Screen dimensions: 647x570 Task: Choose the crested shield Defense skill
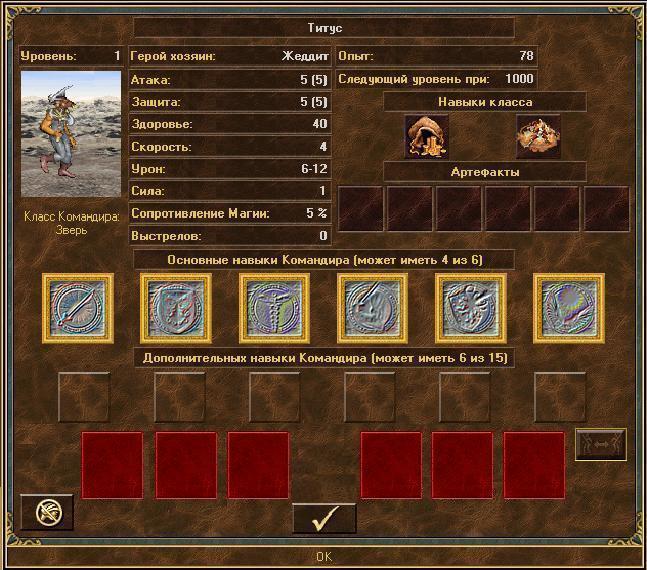point(177,308)
